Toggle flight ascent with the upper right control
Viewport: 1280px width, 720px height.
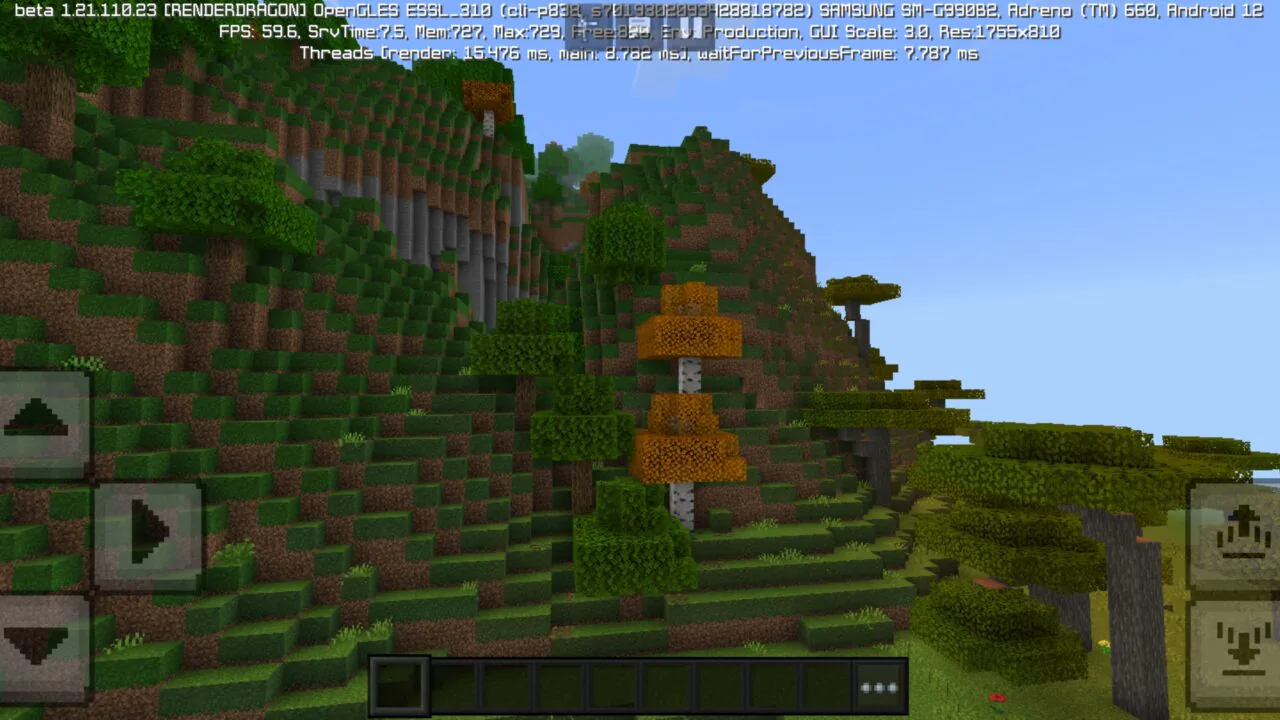click(x=1240, y=528)
